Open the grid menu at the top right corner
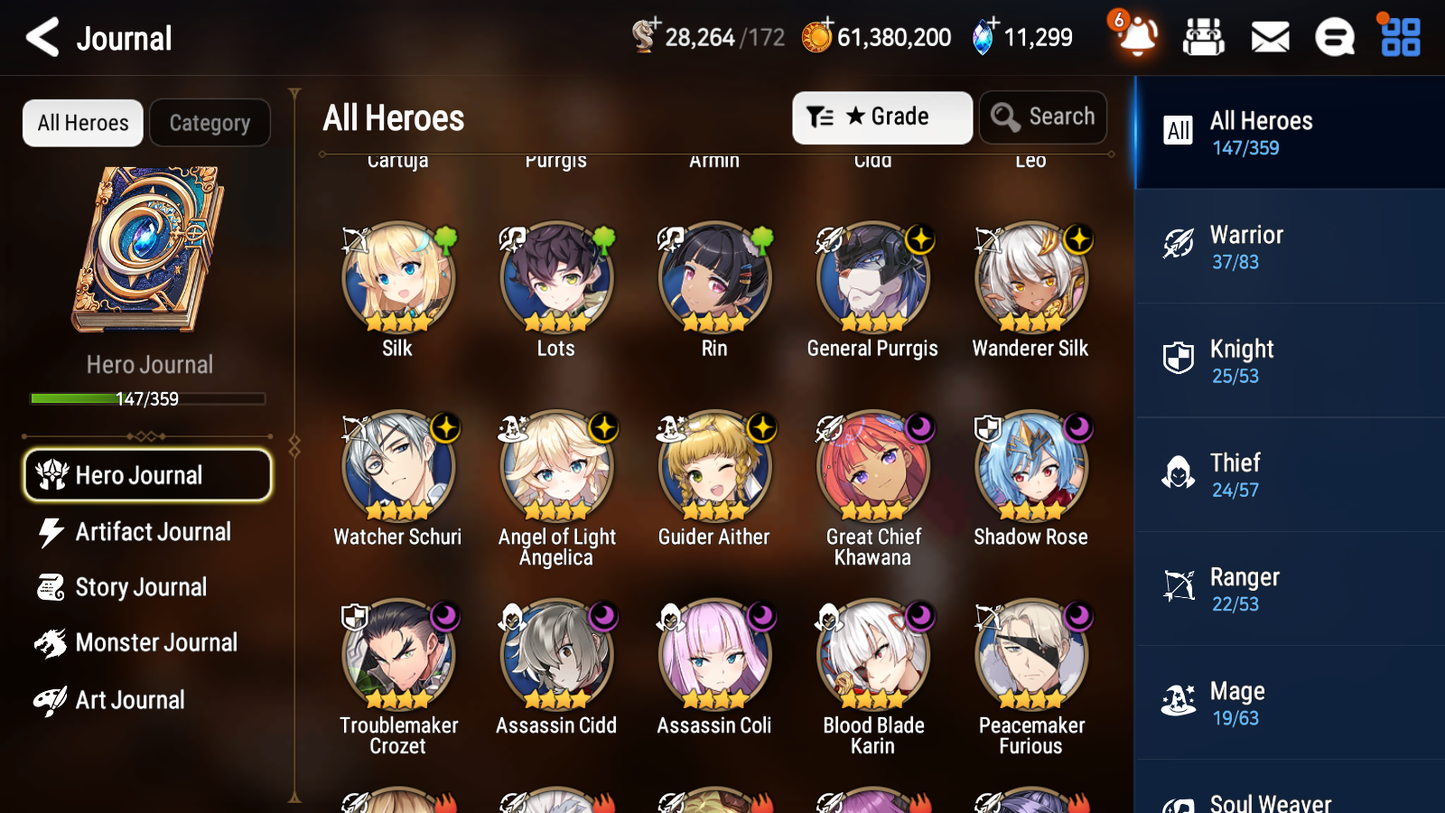1445x813 pixels. click(1399, 36)
